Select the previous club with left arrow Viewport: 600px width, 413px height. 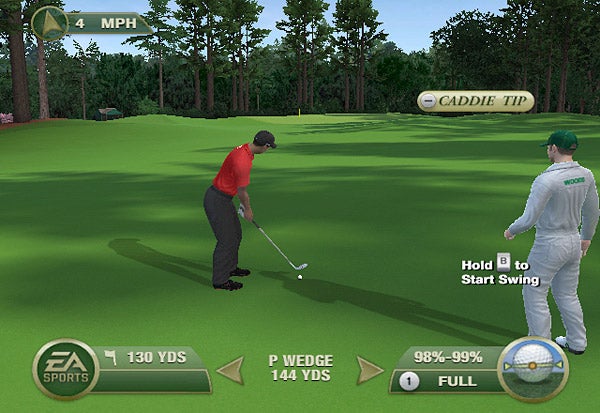pyautogui.click(x=231, y=370)
